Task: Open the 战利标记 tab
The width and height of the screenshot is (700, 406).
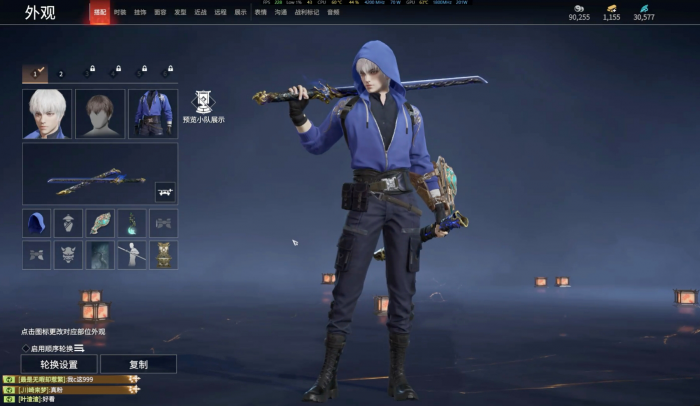Action: point(307,12)
